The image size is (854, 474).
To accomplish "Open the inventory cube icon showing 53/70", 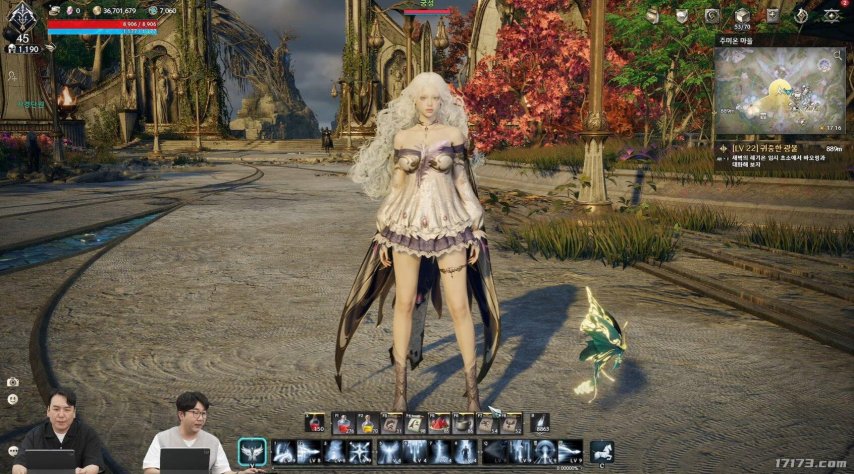I will [x=741, y=16].
